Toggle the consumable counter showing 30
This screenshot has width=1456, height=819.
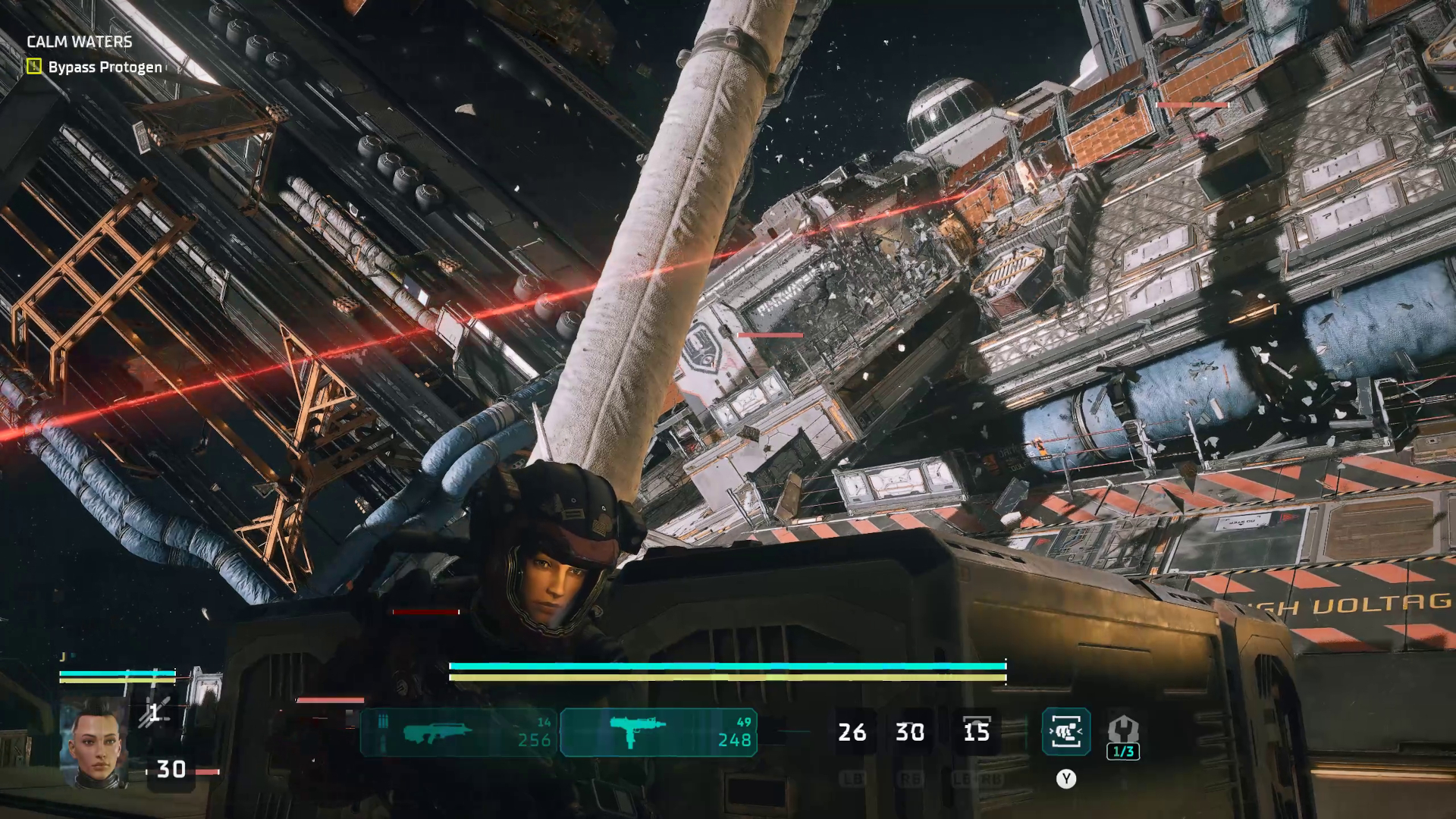[171, 769]
